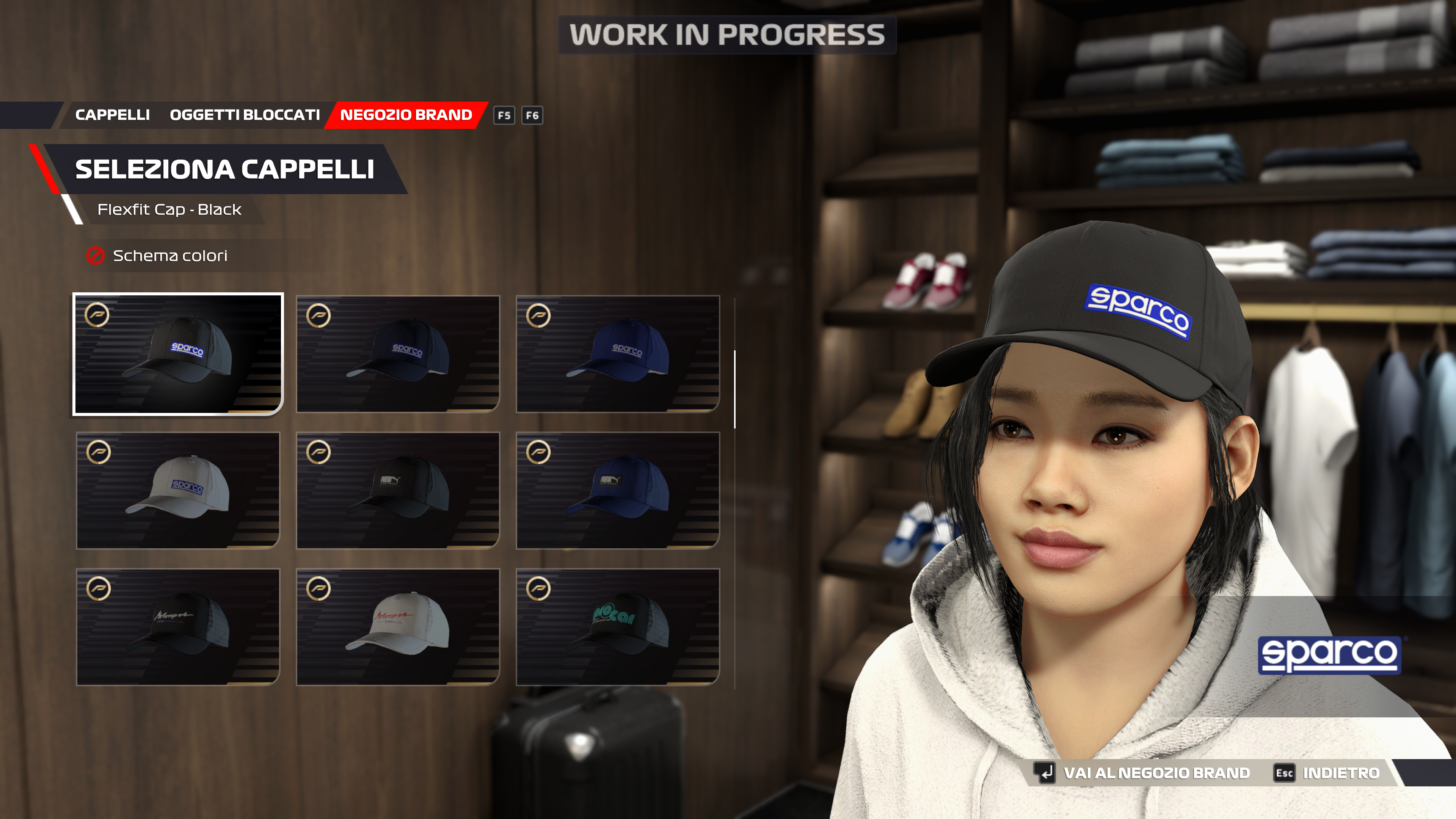The image size is (1456, 819).
Task: Select the dark navy Sparco cap
Action: click(x=398, y=355)
